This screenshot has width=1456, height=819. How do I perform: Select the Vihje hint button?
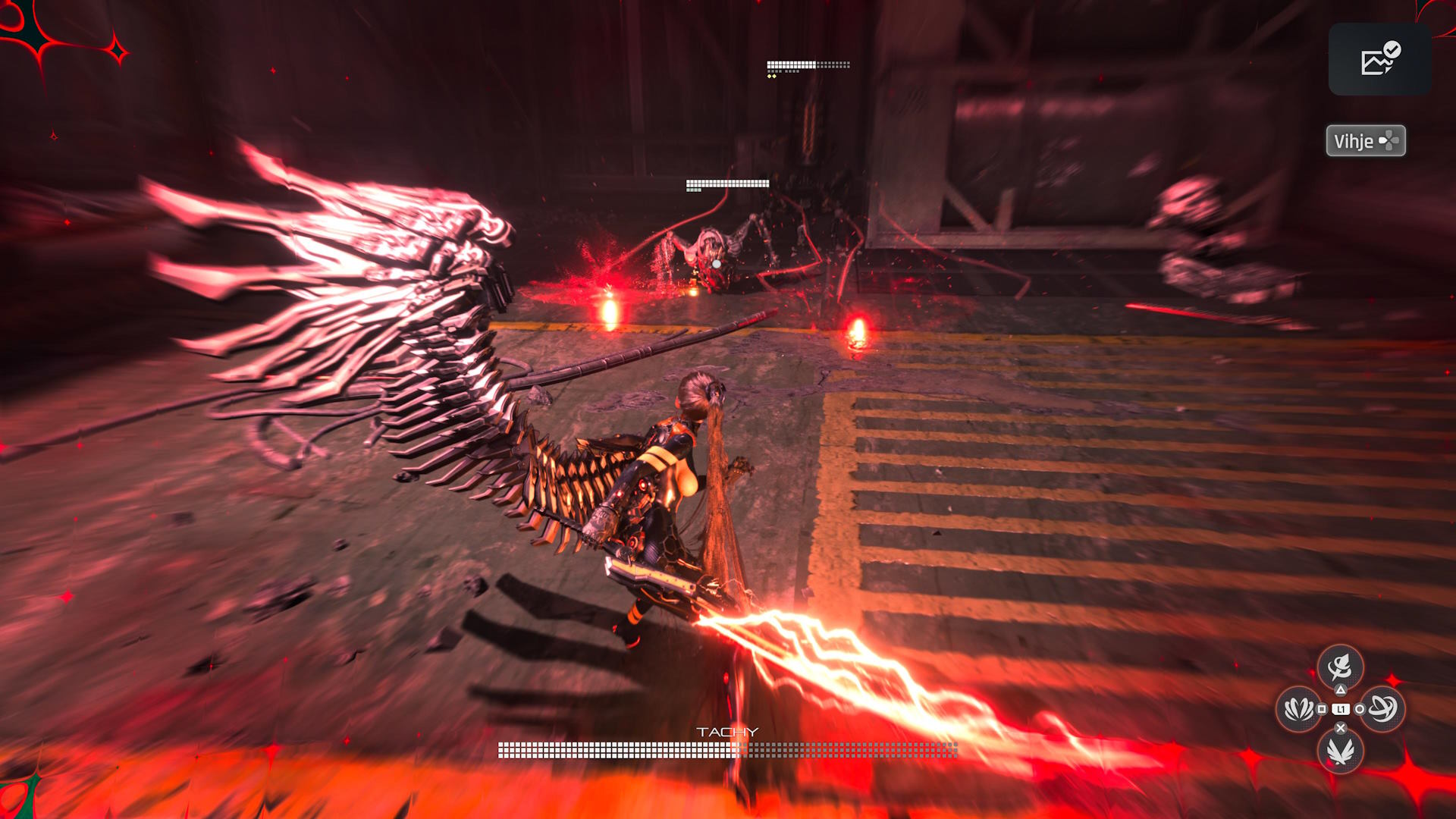pos(1365,141)
